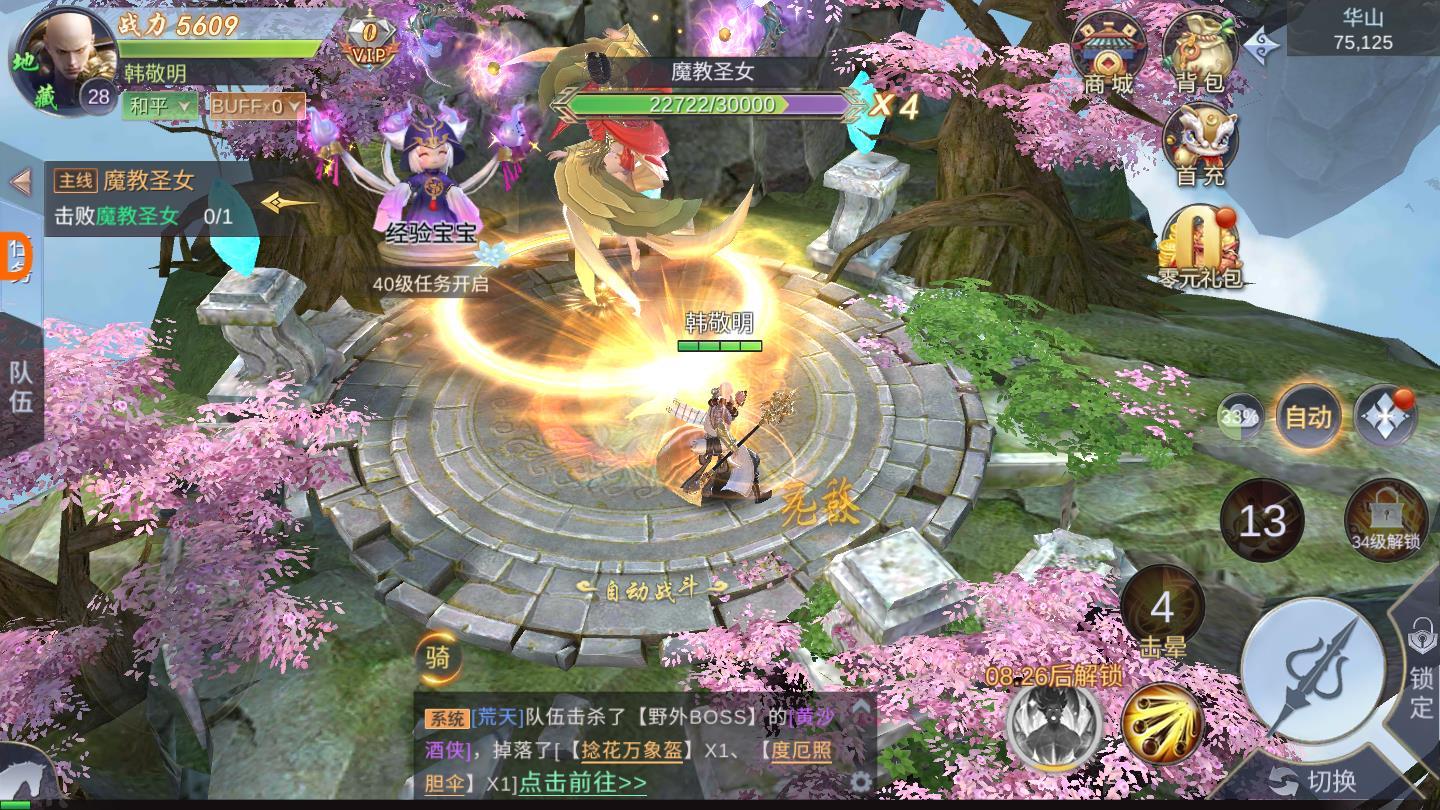This screenshot has height=810, width=1440.
Task: Tap the 骑 mount button
Action: [438, 658]
